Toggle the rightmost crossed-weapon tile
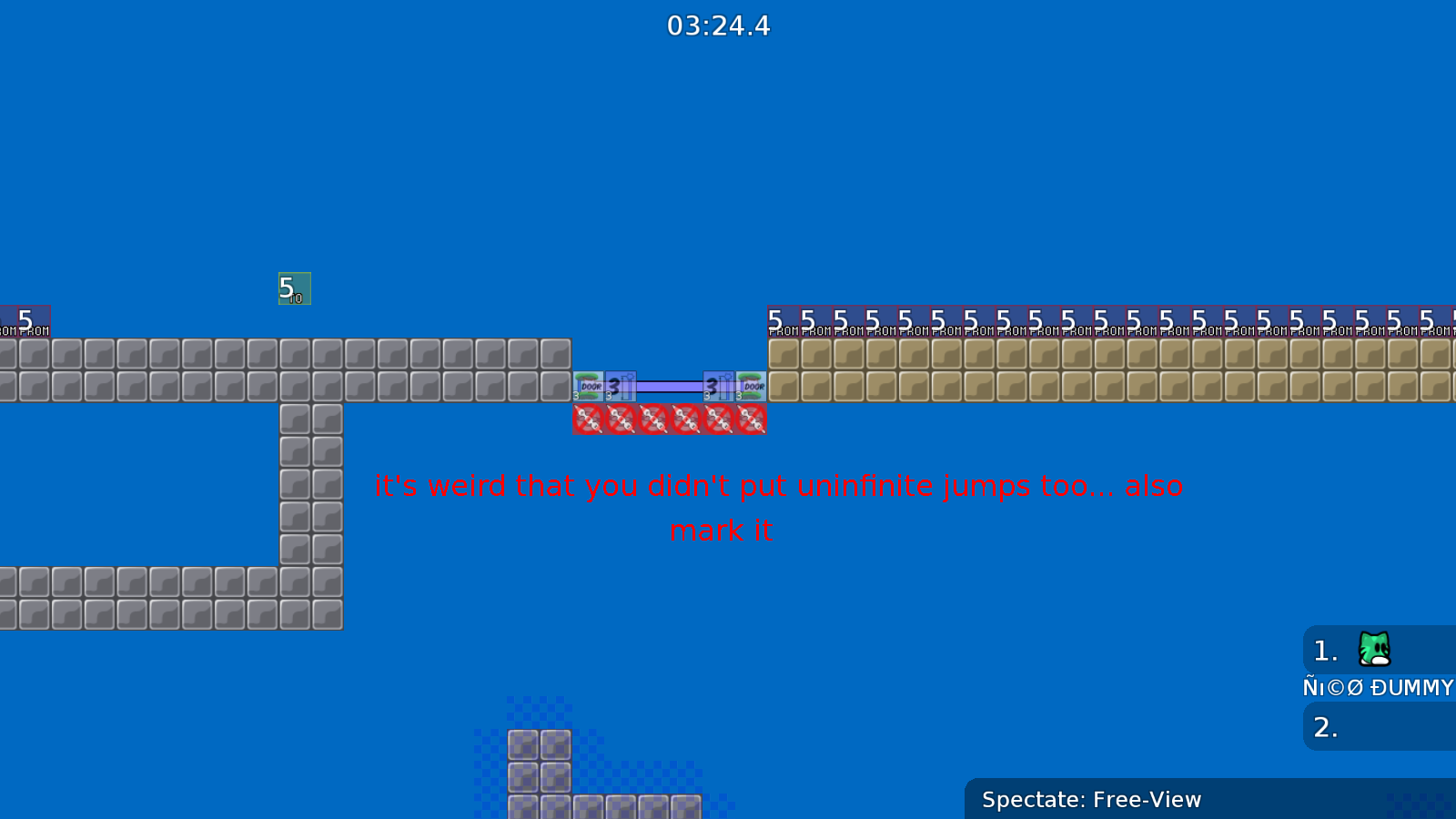The image size is (1456, 819). pos(752,420)
